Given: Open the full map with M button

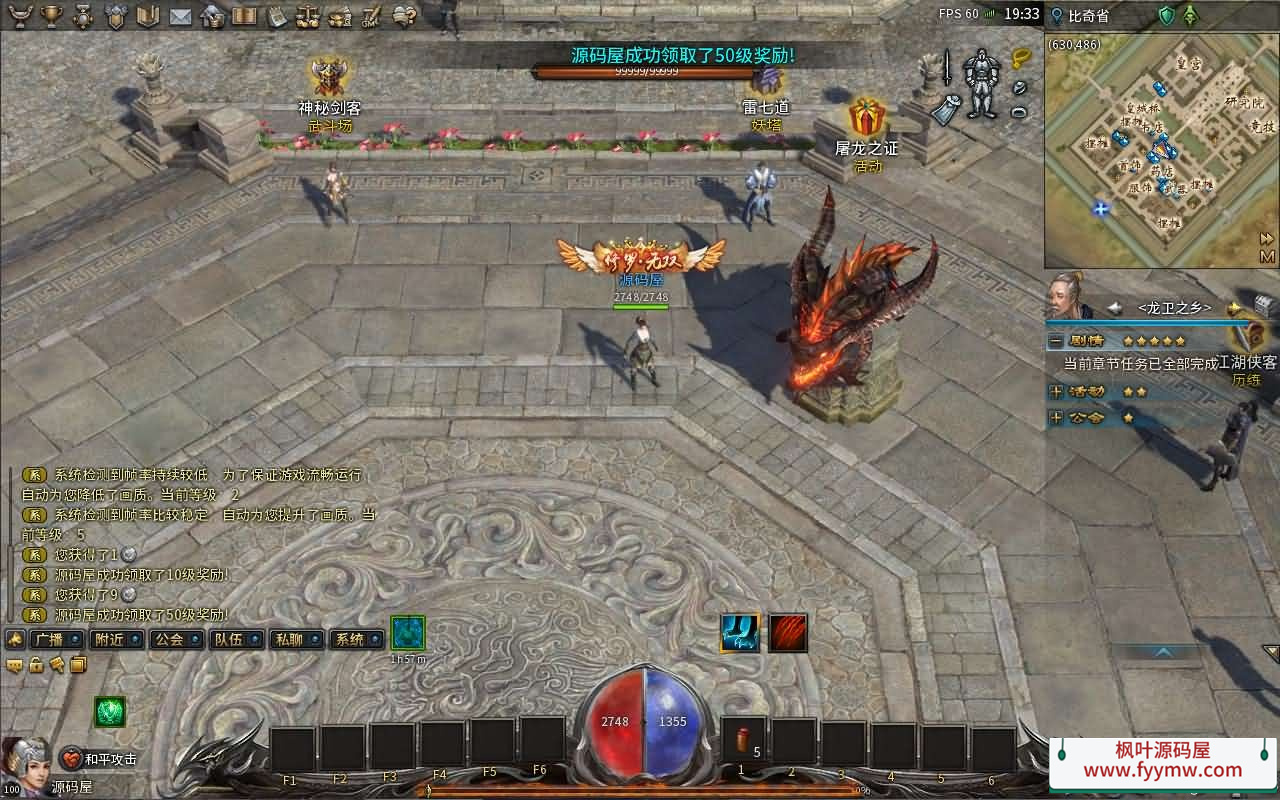Looking at the screenshot, I should (x=1267, y=256).
